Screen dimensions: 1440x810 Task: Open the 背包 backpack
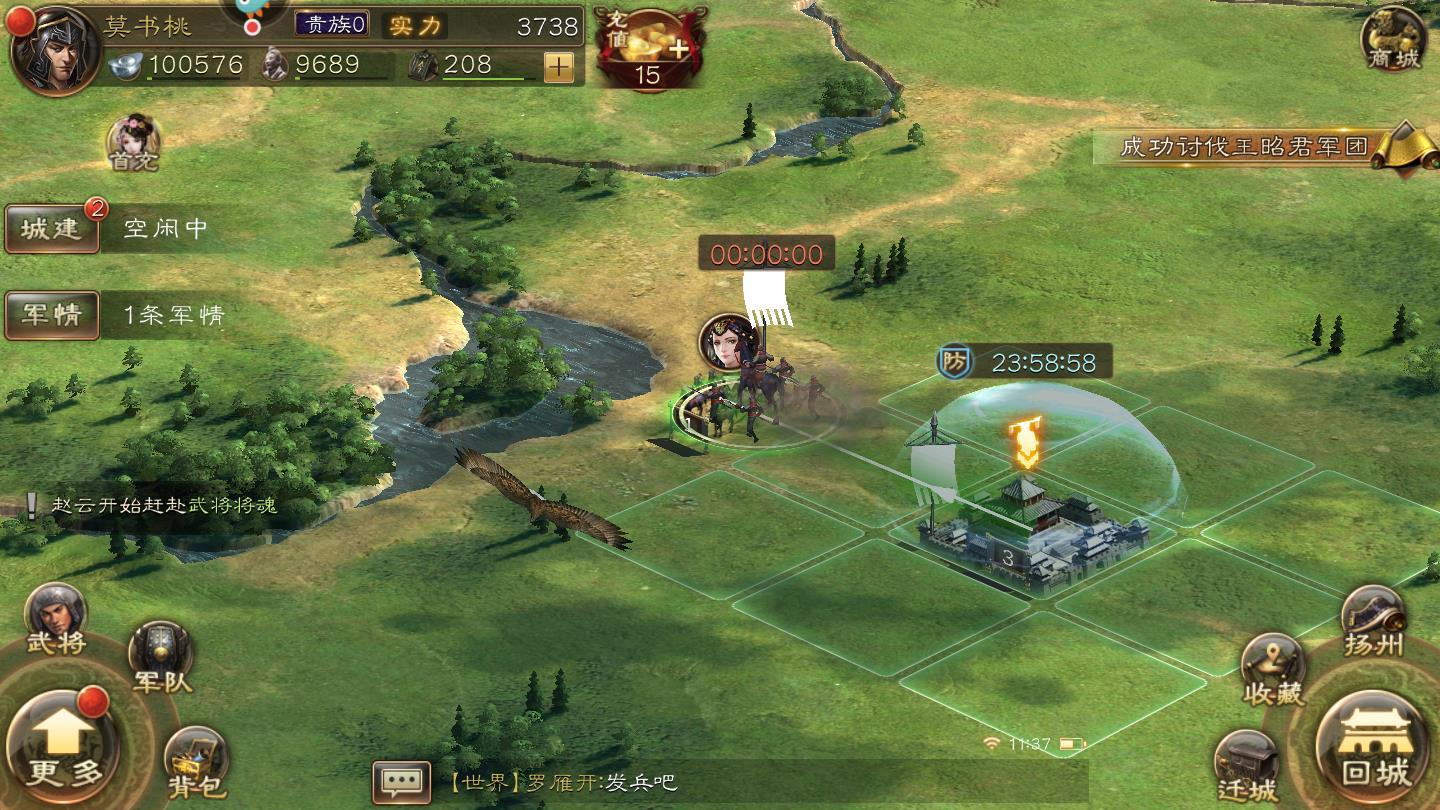click(195, 762)
